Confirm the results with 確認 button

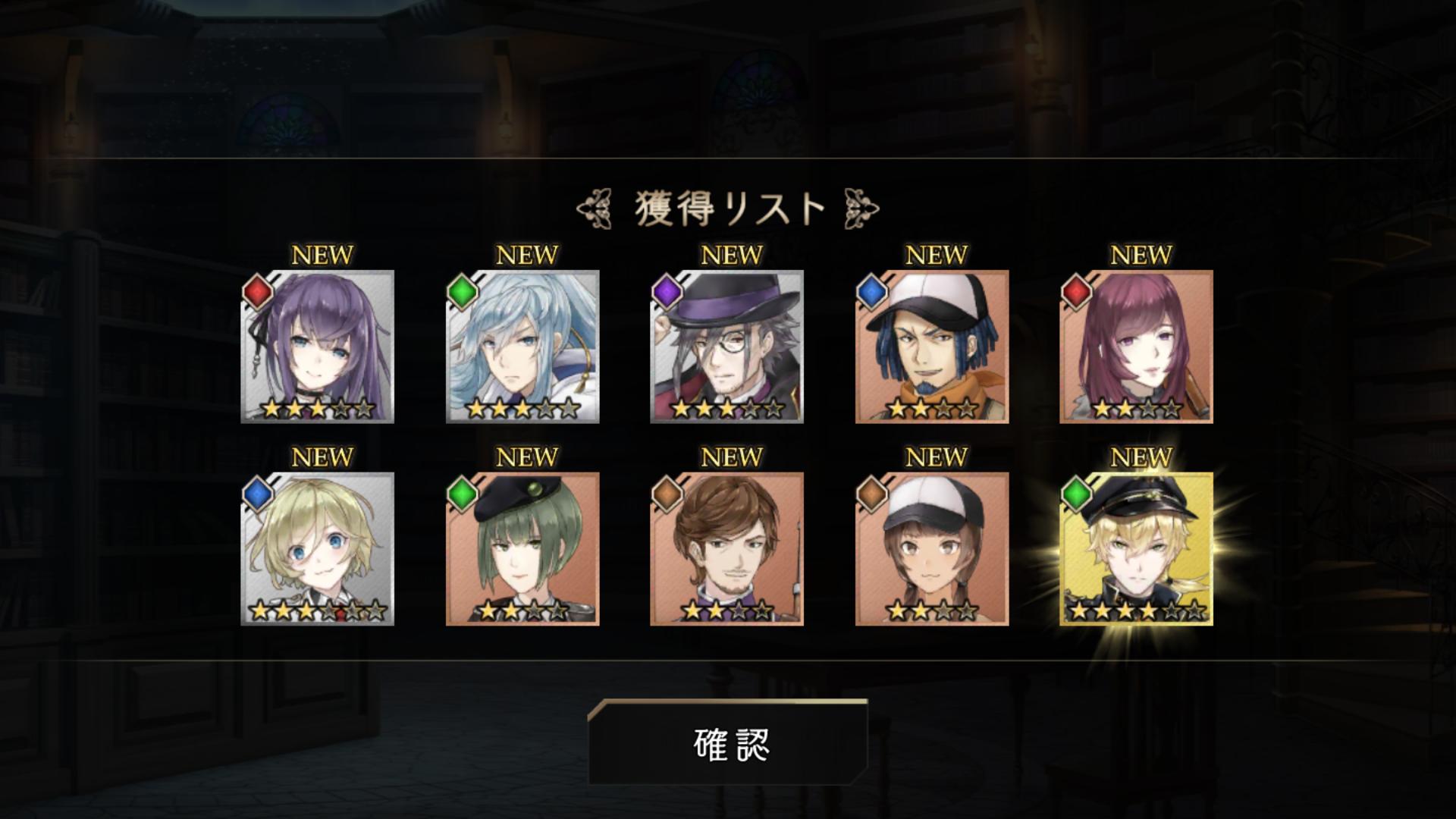(x=728, y=743)
